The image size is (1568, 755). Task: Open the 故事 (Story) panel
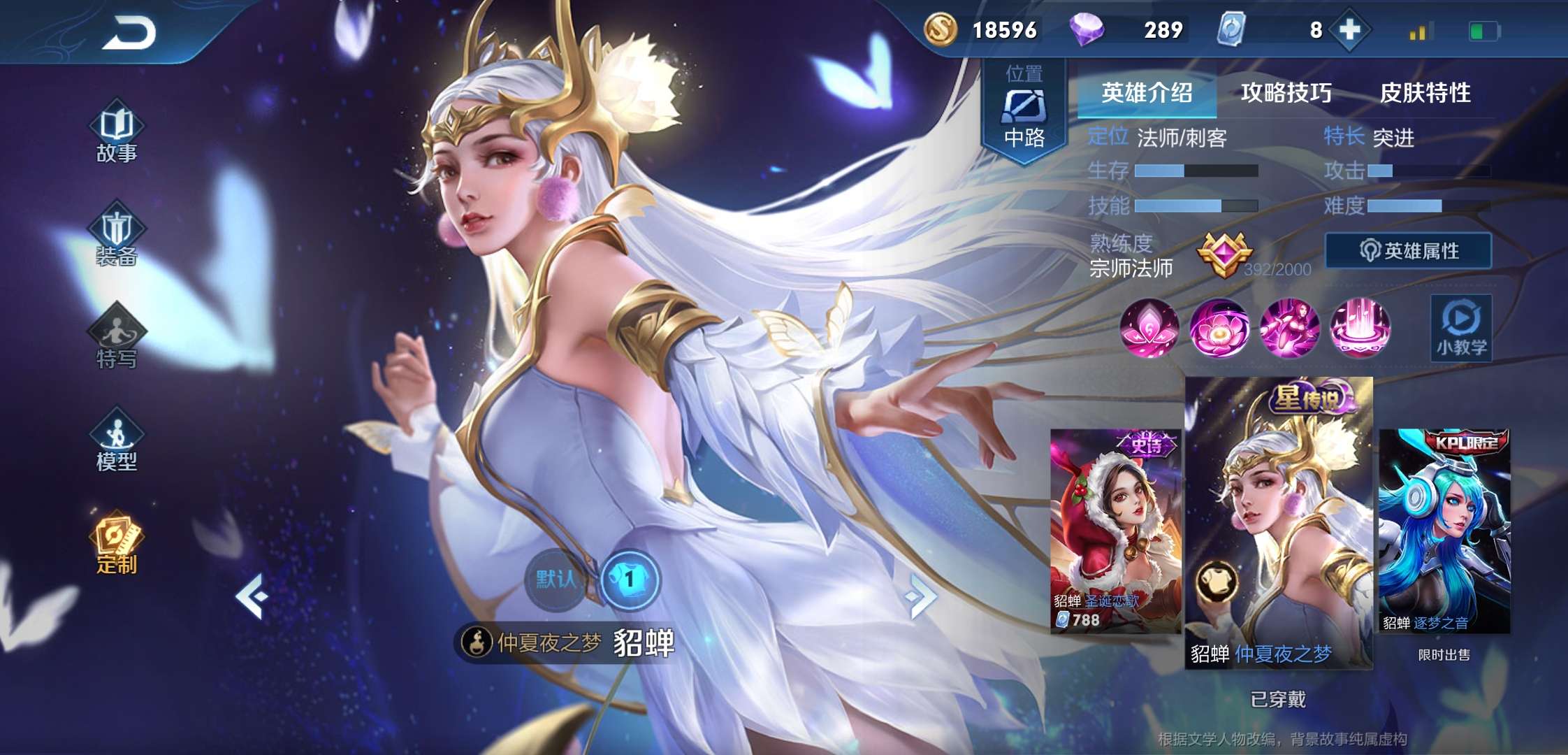(117, 133)
